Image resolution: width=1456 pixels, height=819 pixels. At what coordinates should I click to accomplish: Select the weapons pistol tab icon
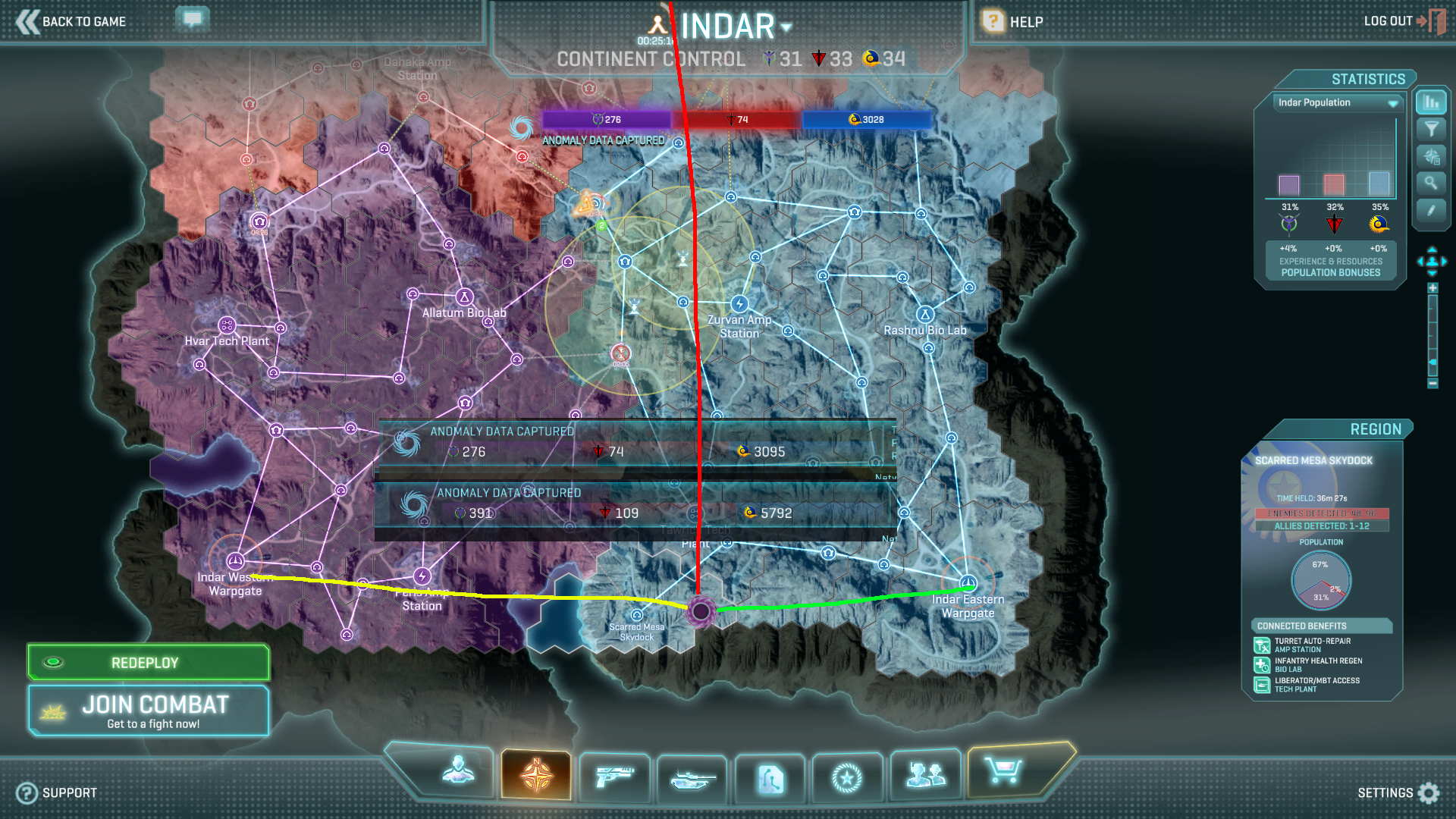(614, 778)
